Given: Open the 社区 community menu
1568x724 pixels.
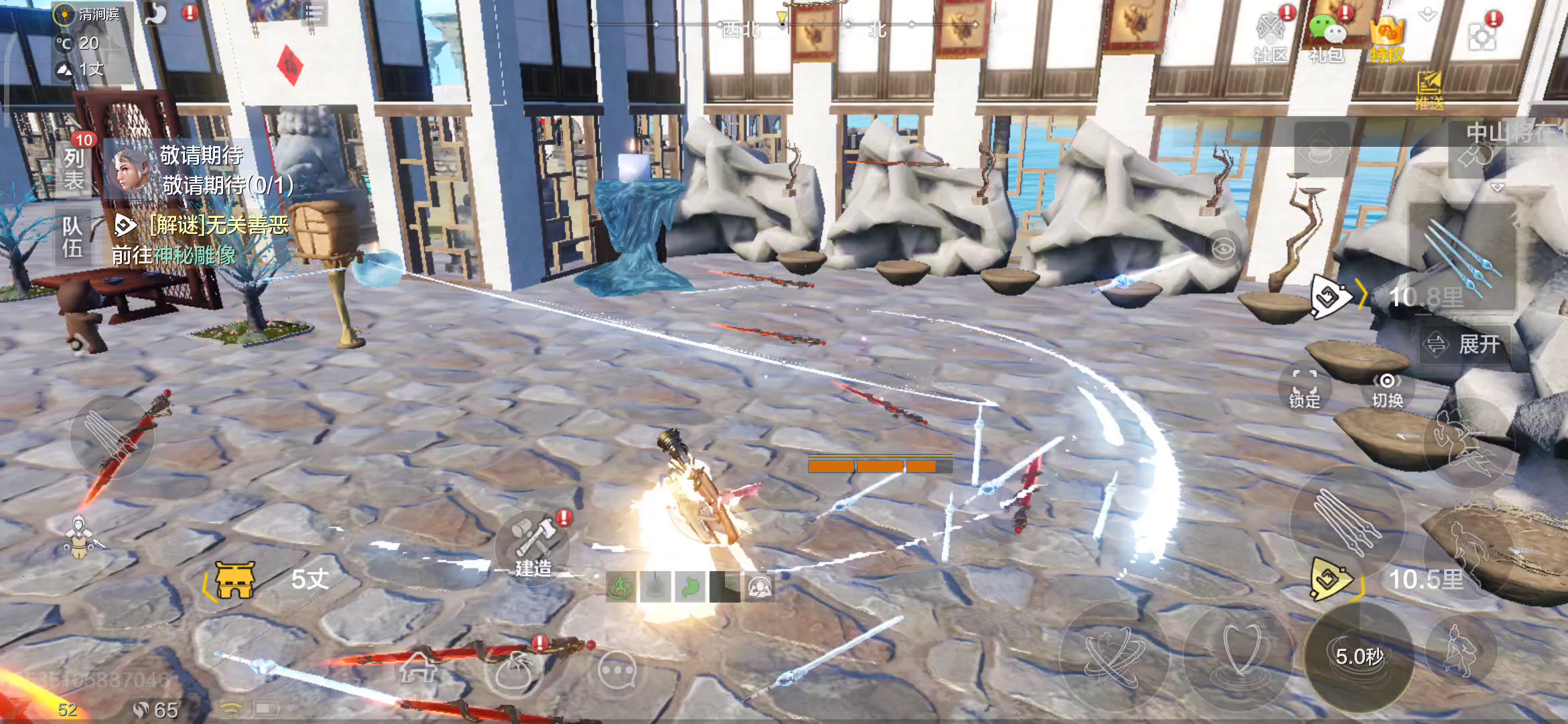Looking at the screenshot, I should (x=1270, y=37).
